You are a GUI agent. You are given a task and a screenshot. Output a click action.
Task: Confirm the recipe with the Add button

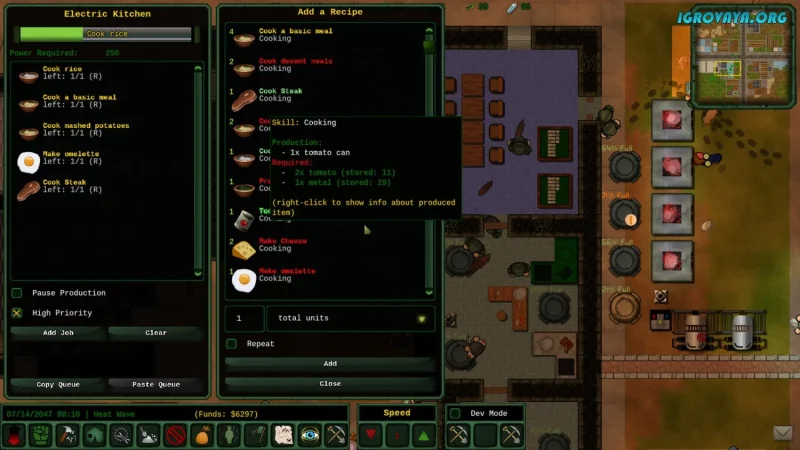[330, 364]
